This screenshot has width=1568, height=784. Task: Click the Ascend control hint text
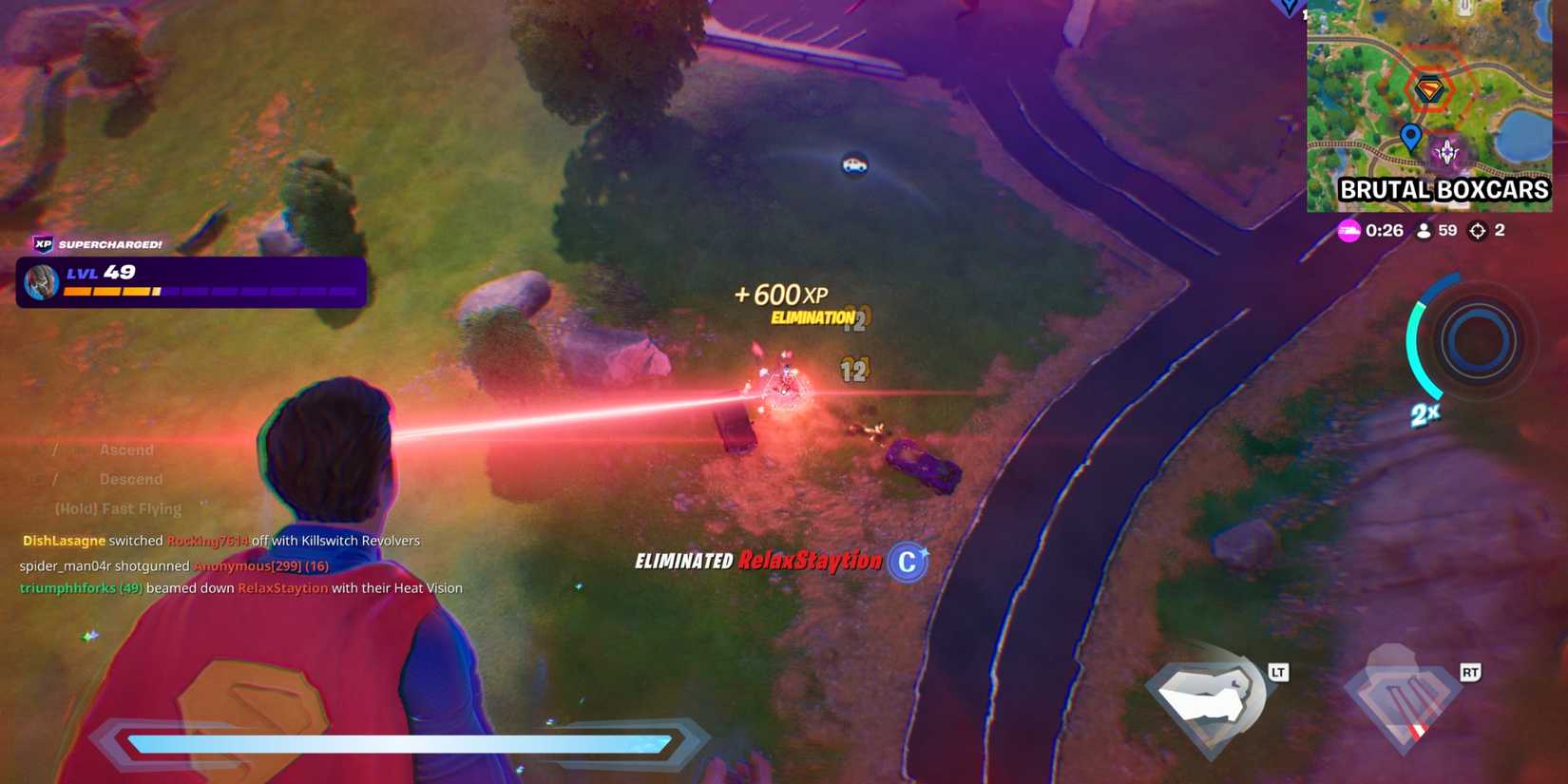(125, 449)
